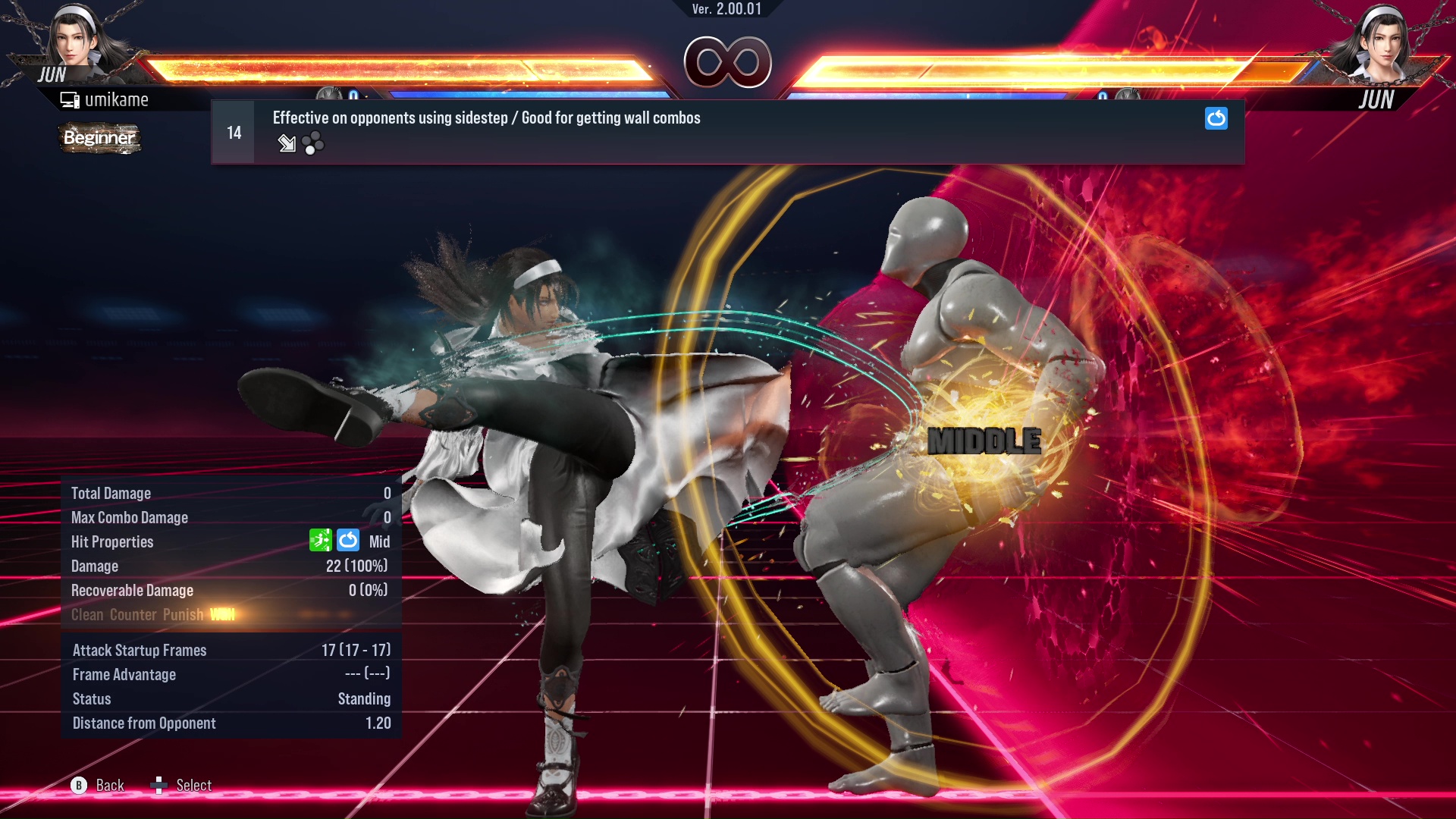Click the down-forward arrow input icon
Viewport: 1456px width, 819px height.
[287, 143]
